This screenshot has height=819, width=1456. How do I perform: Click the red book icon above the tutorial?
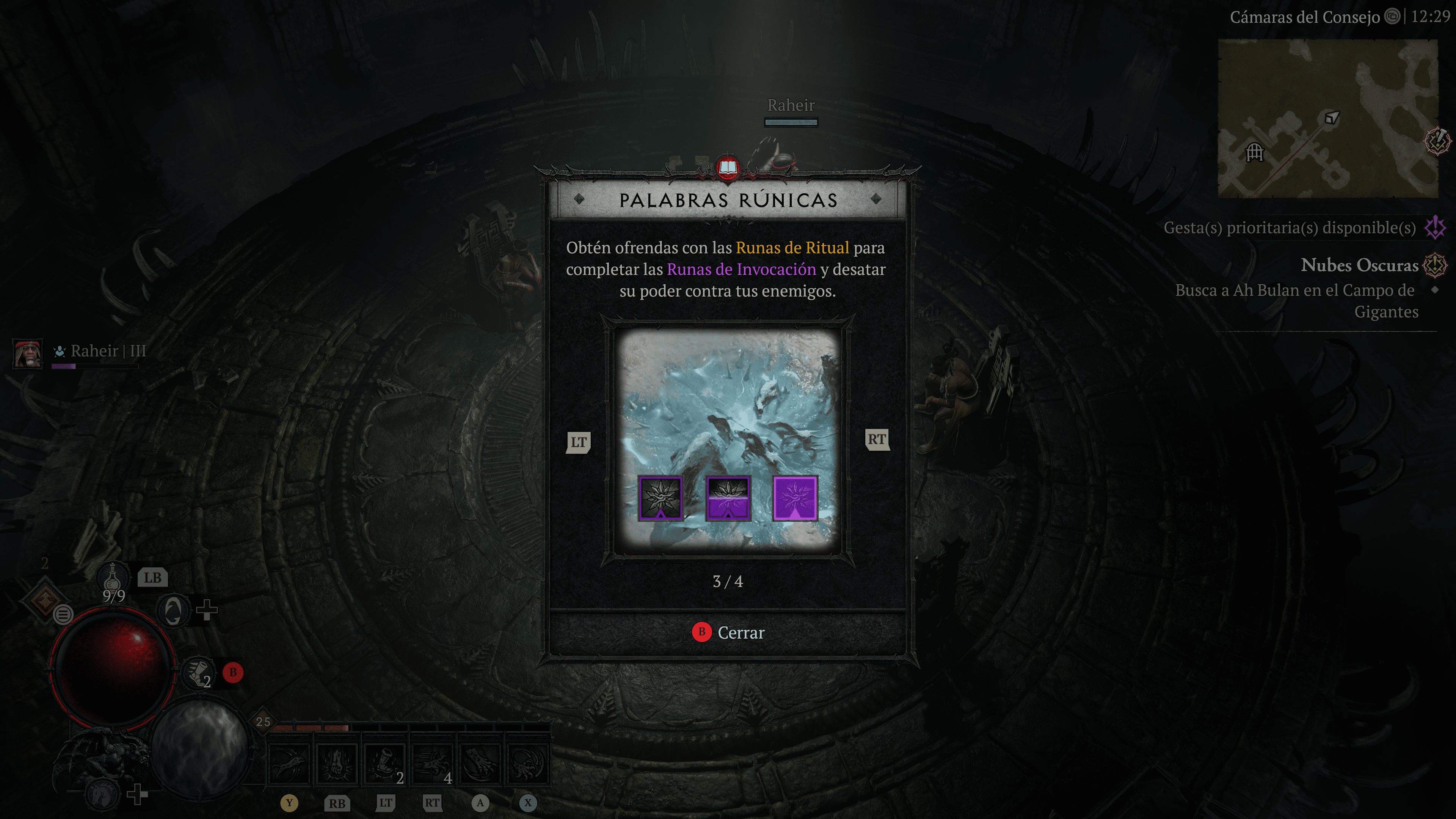[x=728, y=168]
